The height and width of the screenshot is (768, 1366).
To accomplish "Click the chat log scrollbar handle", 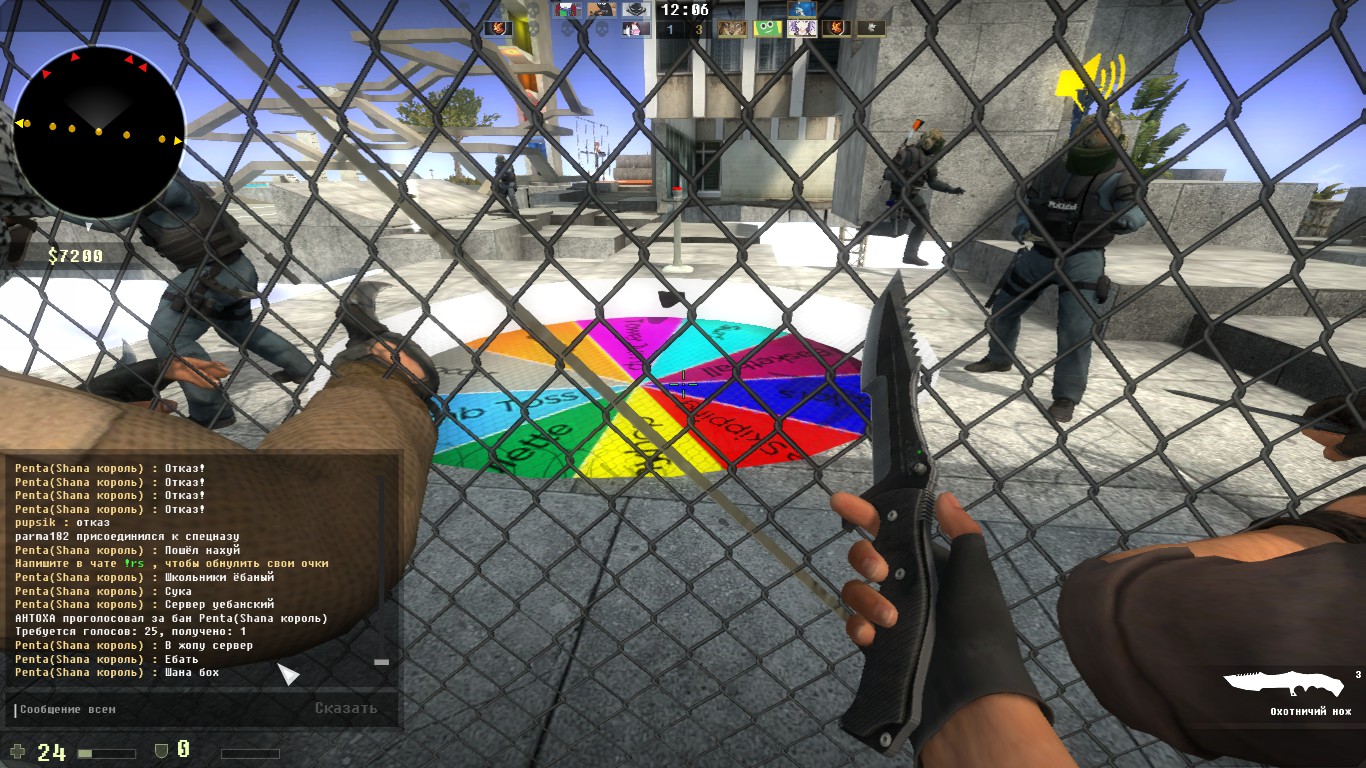I will coord(381,662).
